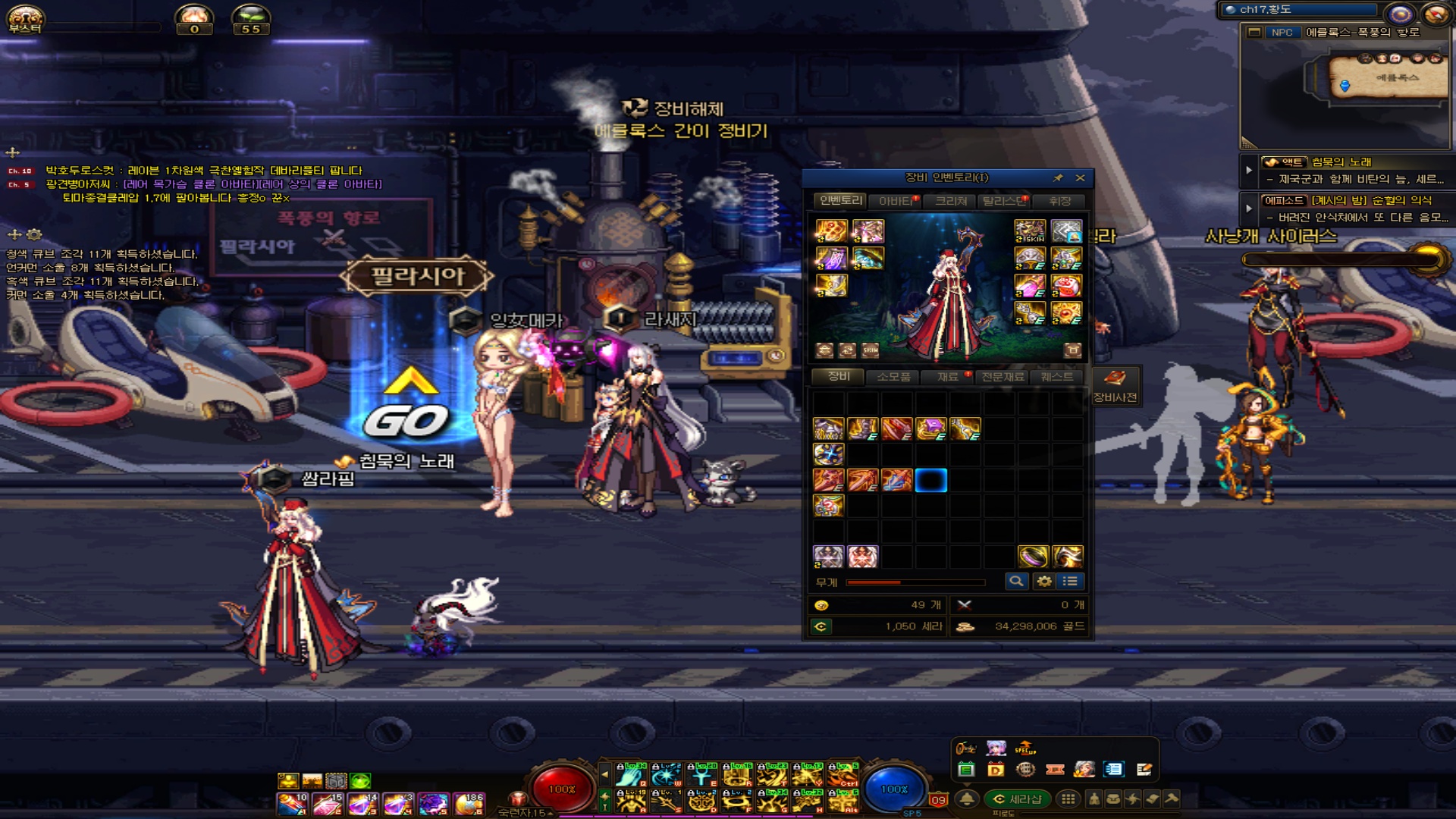
Task: Open the 세라샵 store
Action: coord(1018,799)
